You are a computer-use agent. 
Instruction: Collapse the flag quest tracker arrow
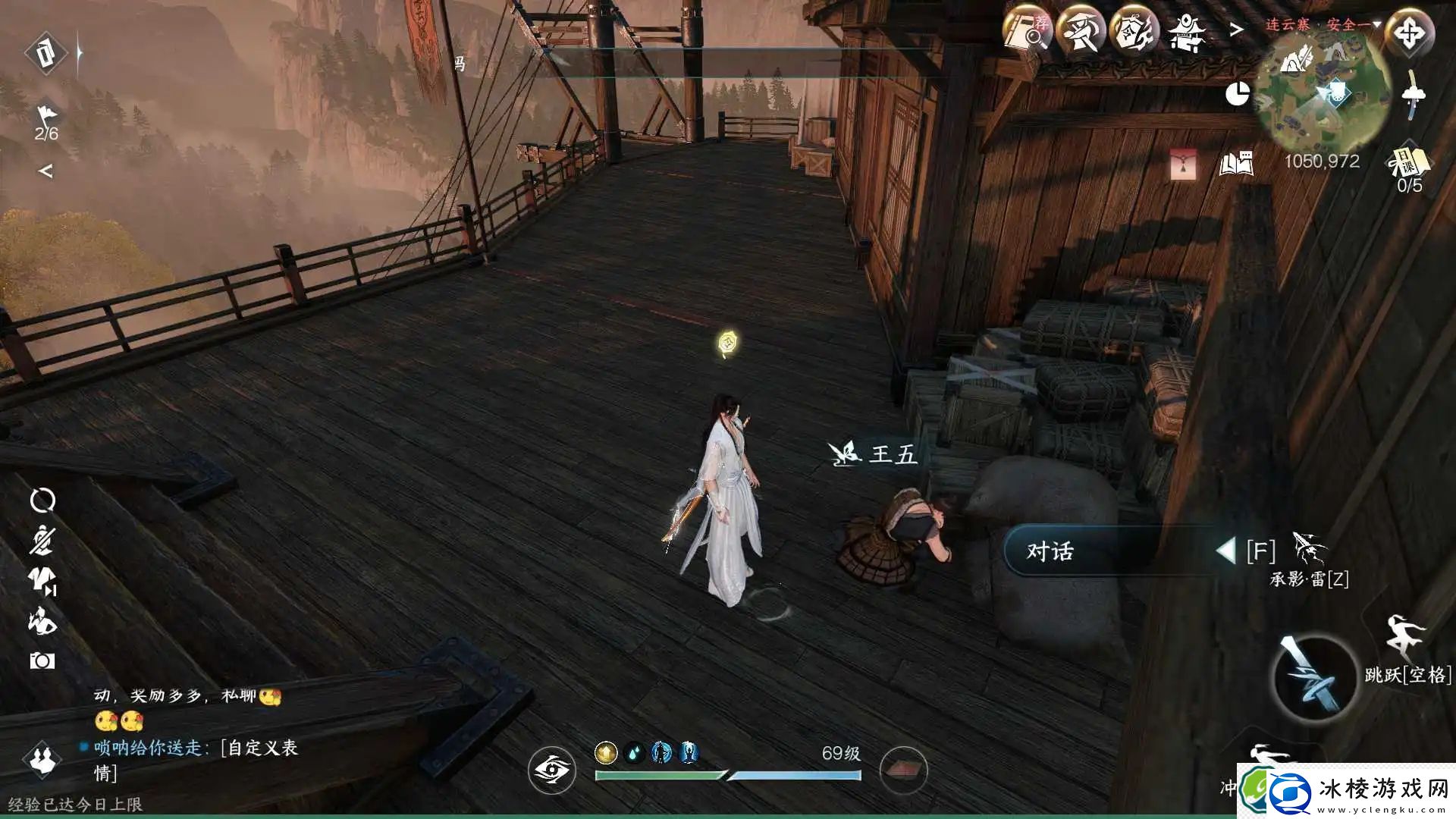(x=45, y=171)
